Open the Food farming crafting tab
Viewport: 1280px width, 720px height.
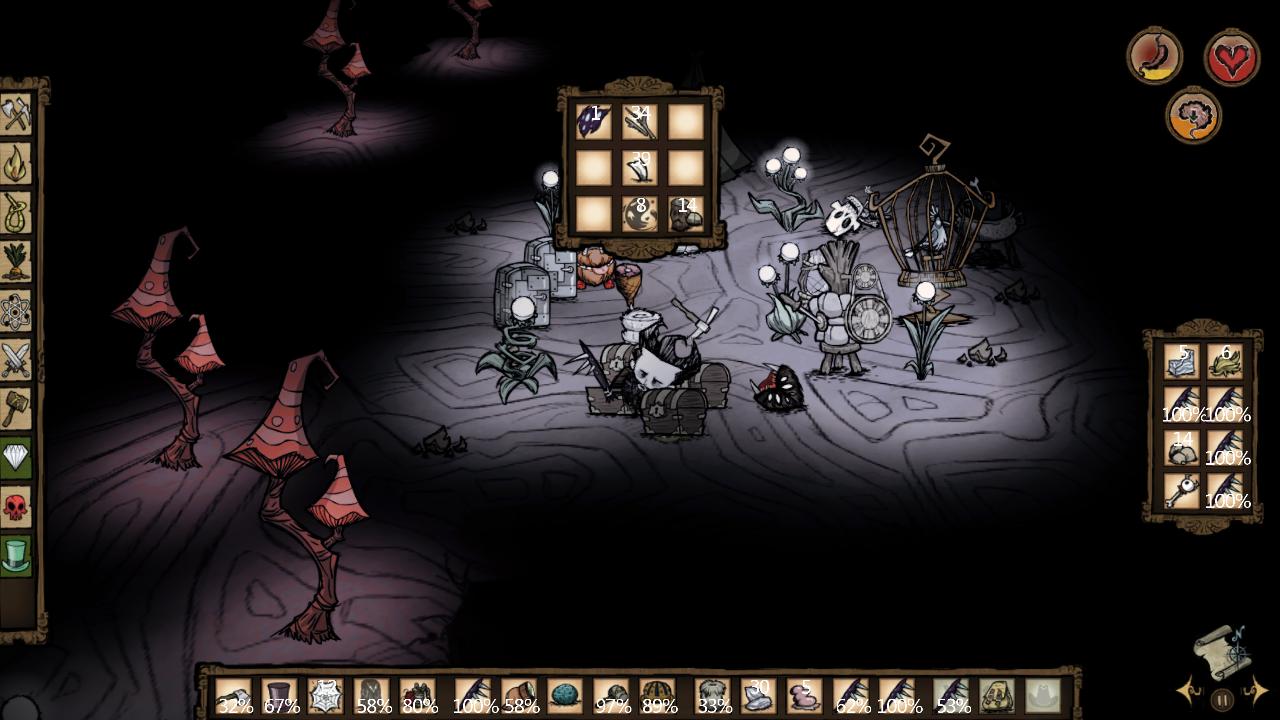(17, 261)
